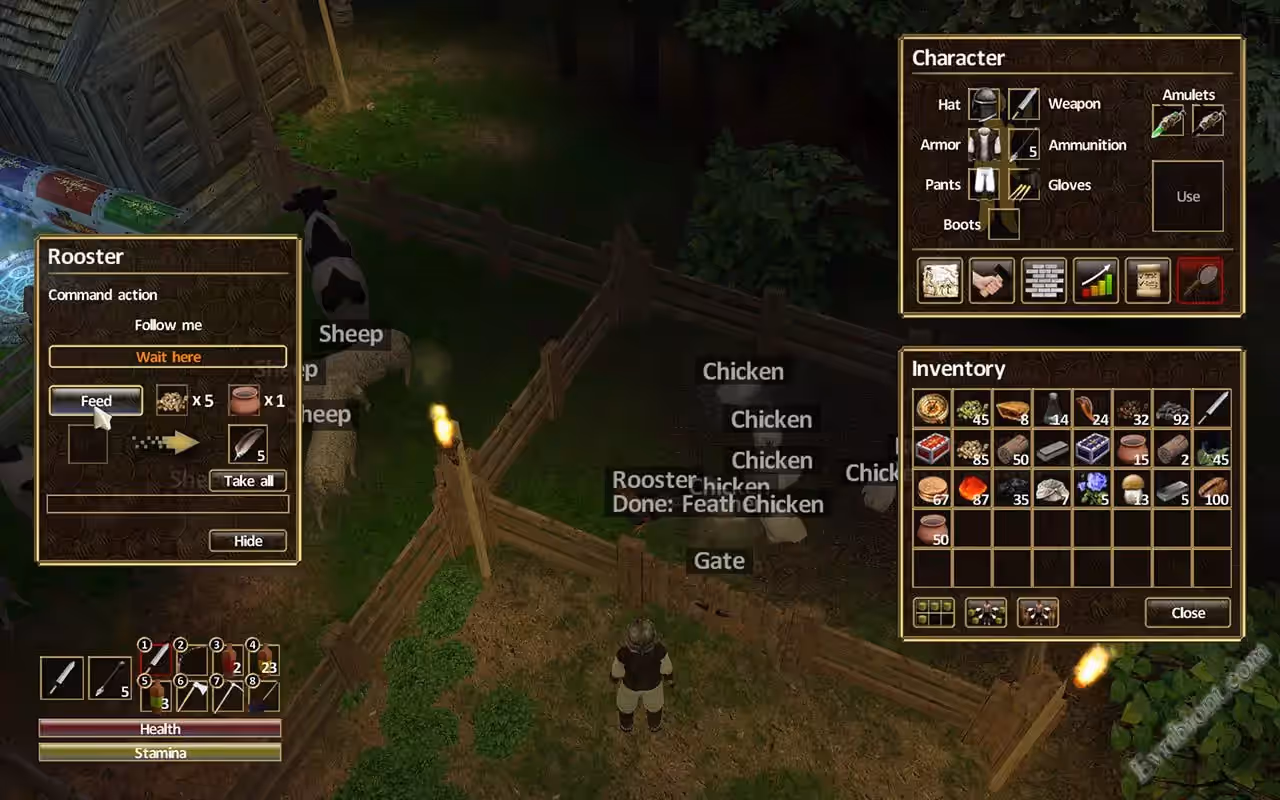The image size is (1280, 800).
Task: Select the green amulet slot
Action: (x=1168, y=121)
